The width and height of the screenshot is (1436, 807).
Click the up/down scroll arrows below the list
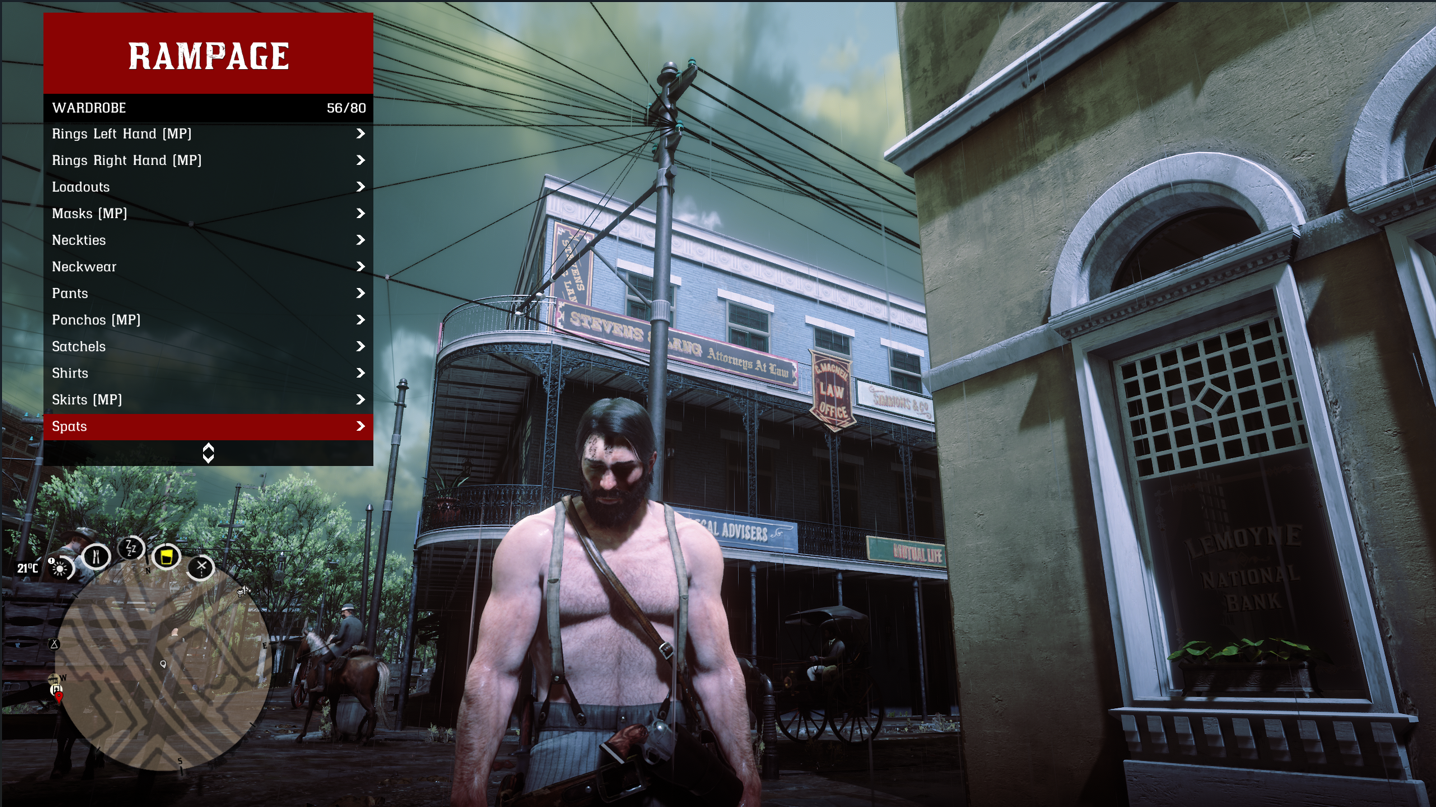tap(208, 453)
